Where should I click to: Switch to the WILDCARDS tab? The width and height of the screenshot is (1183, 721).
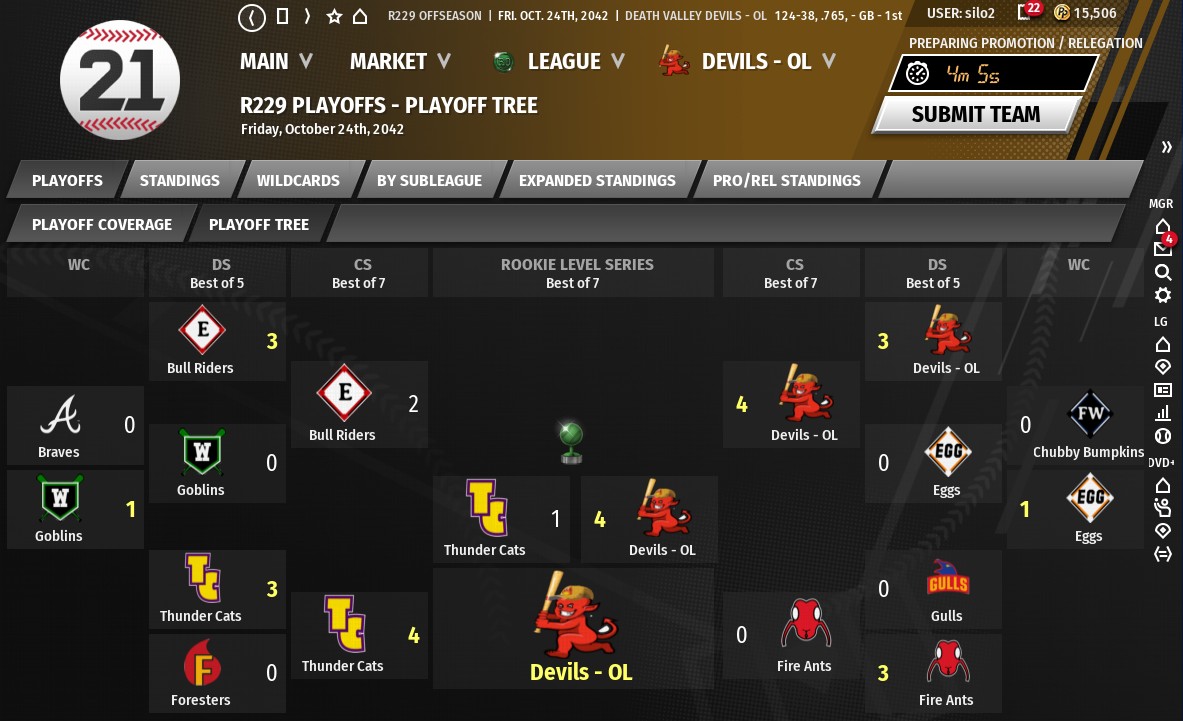[x=298, y=181]
